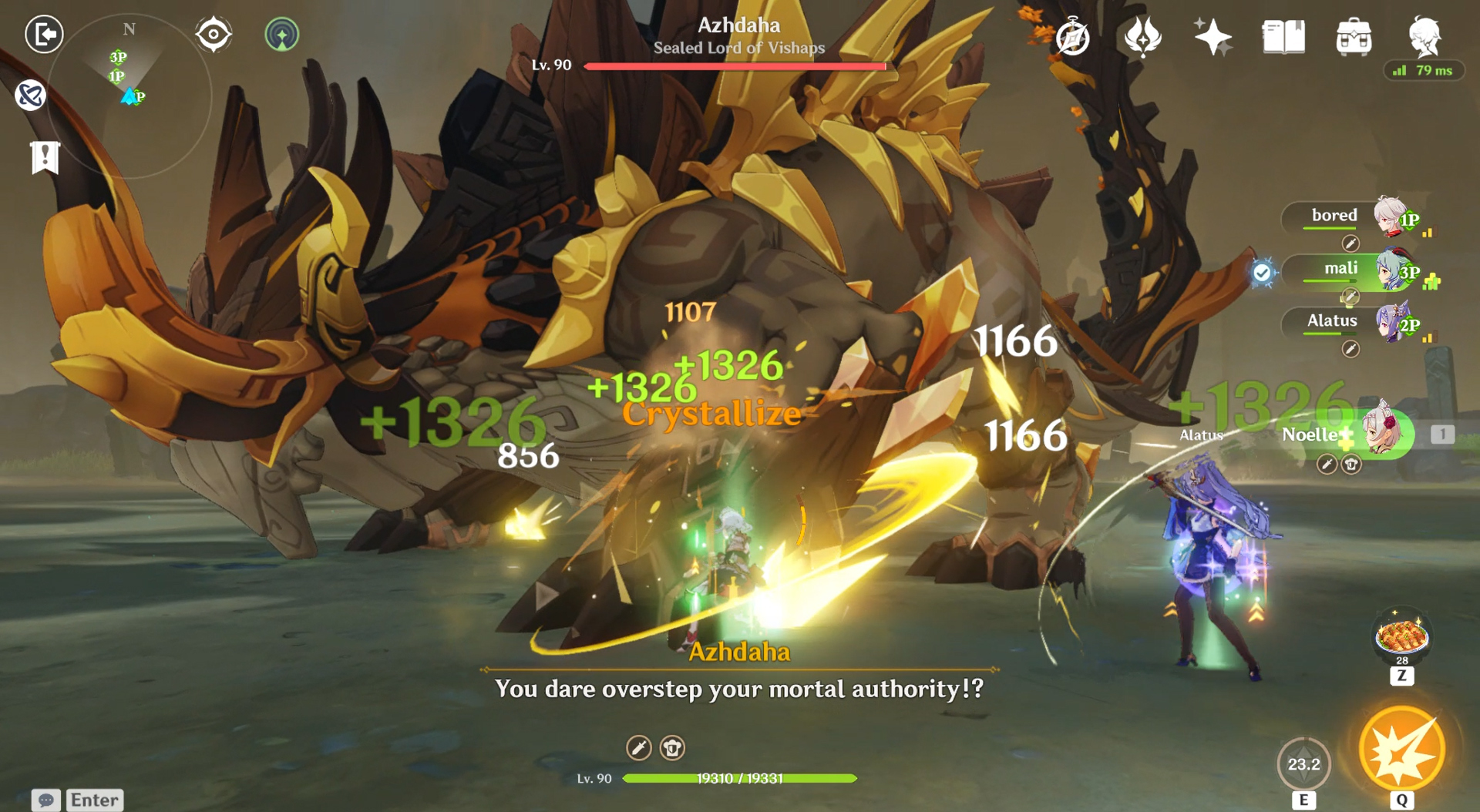Open chat via the speech bubble icon

[x=48, y=801]
